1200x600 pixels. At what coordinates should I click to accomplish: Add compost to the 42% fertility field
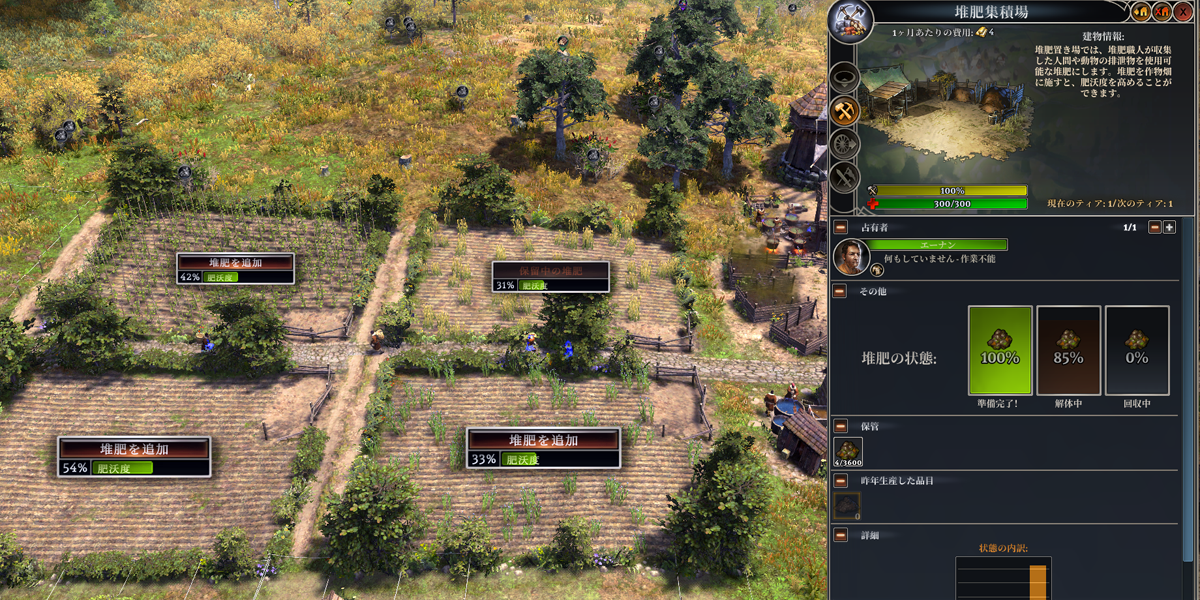(x=236, y=263)
